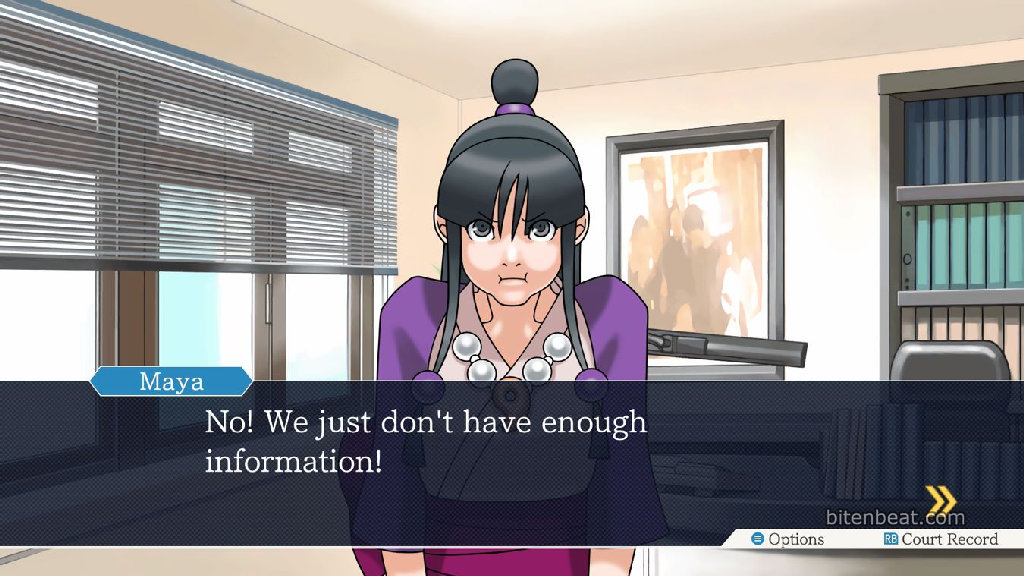Advance dialogue with the yellow arrow
The width and height of the screenshot is (1024, 576).
940,499
